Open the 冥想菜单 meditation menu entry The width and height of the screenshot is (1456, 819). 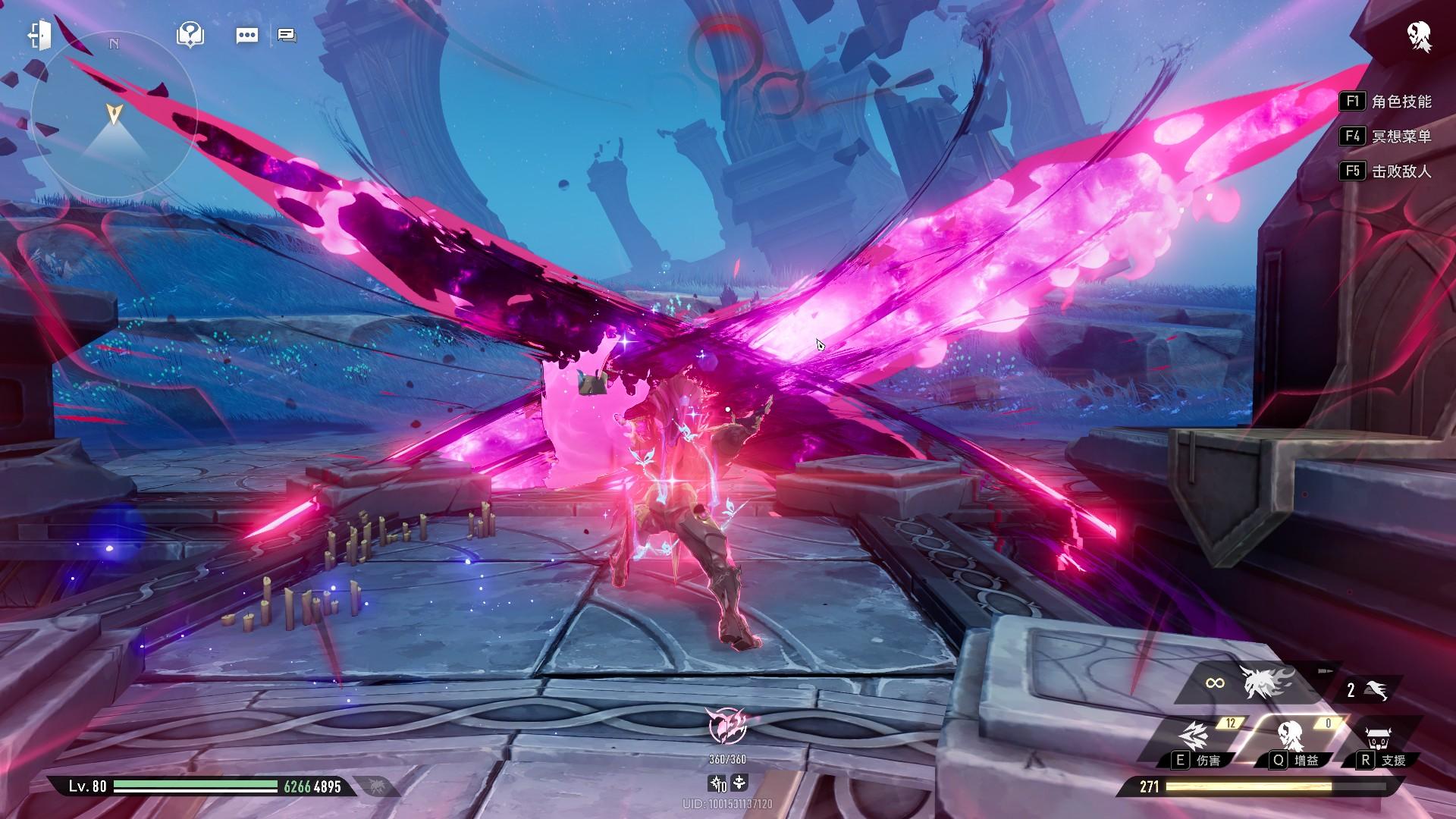point(1386,136)
